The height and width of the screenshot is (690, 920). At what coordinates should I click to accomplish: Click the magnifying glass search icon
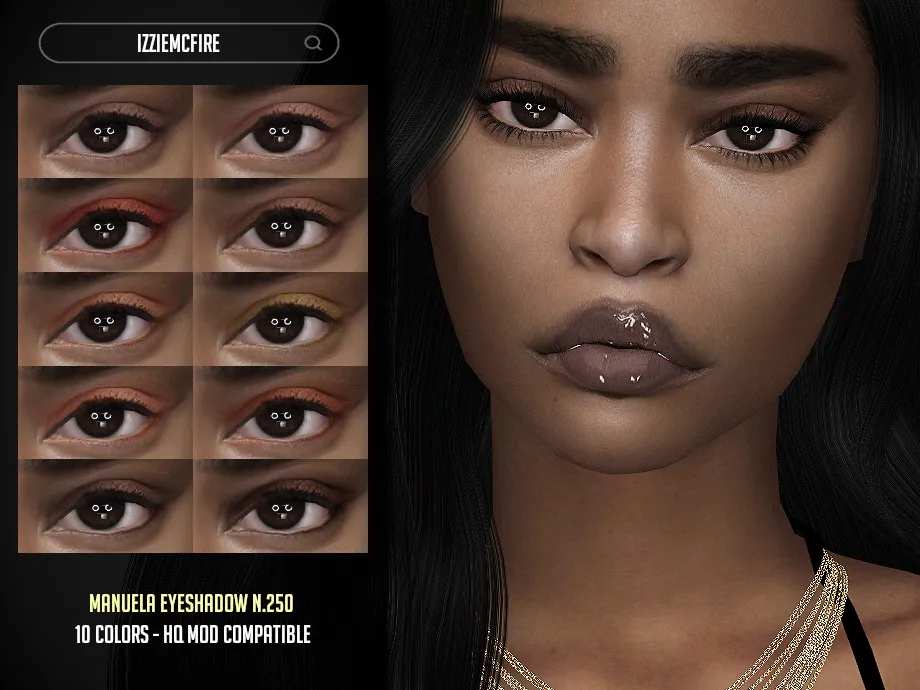point(313,43)
